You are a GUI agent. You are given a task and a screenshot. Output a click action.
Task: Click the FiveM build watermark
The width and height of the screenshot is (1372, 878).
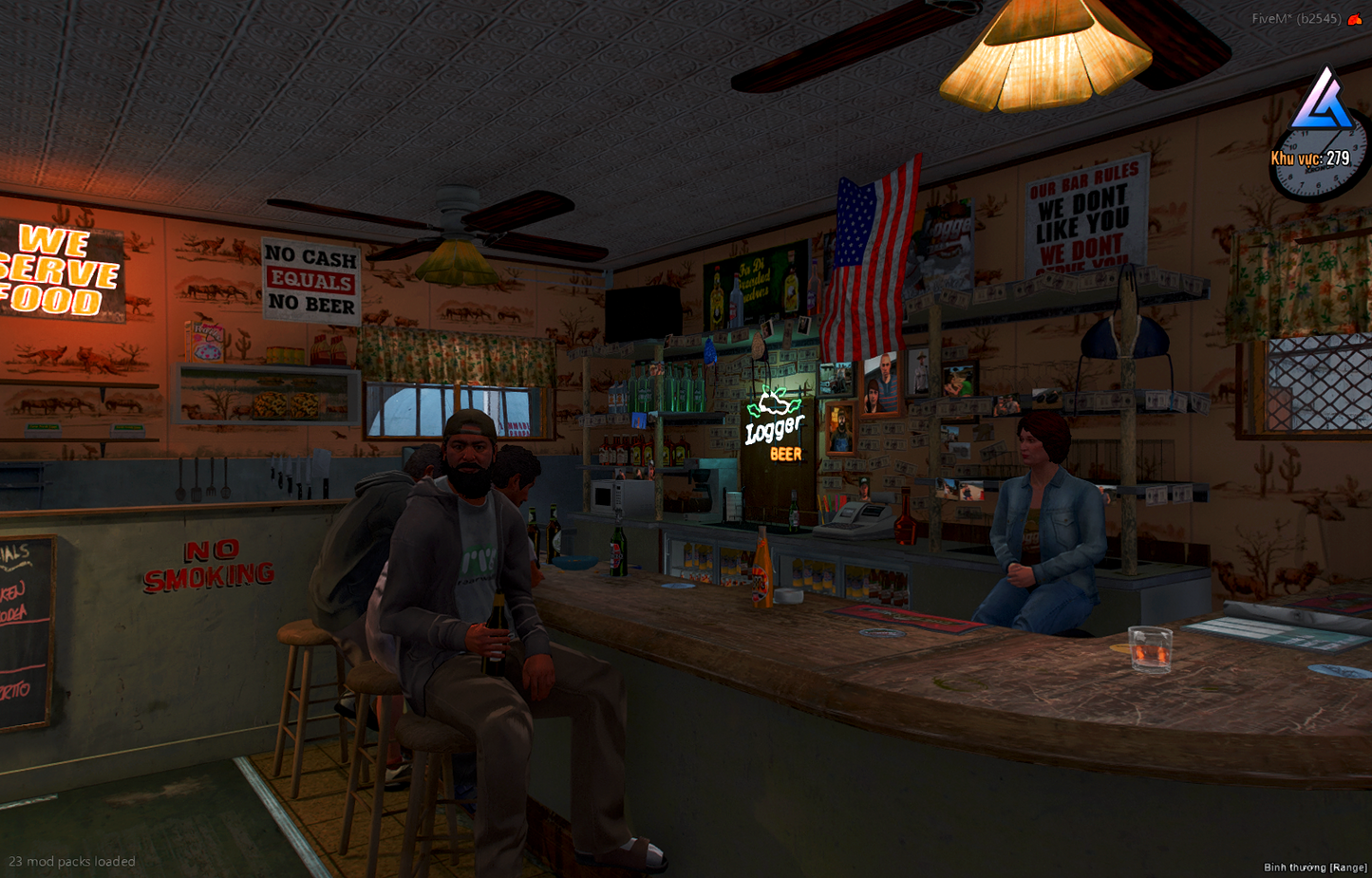coord(1296,19)
